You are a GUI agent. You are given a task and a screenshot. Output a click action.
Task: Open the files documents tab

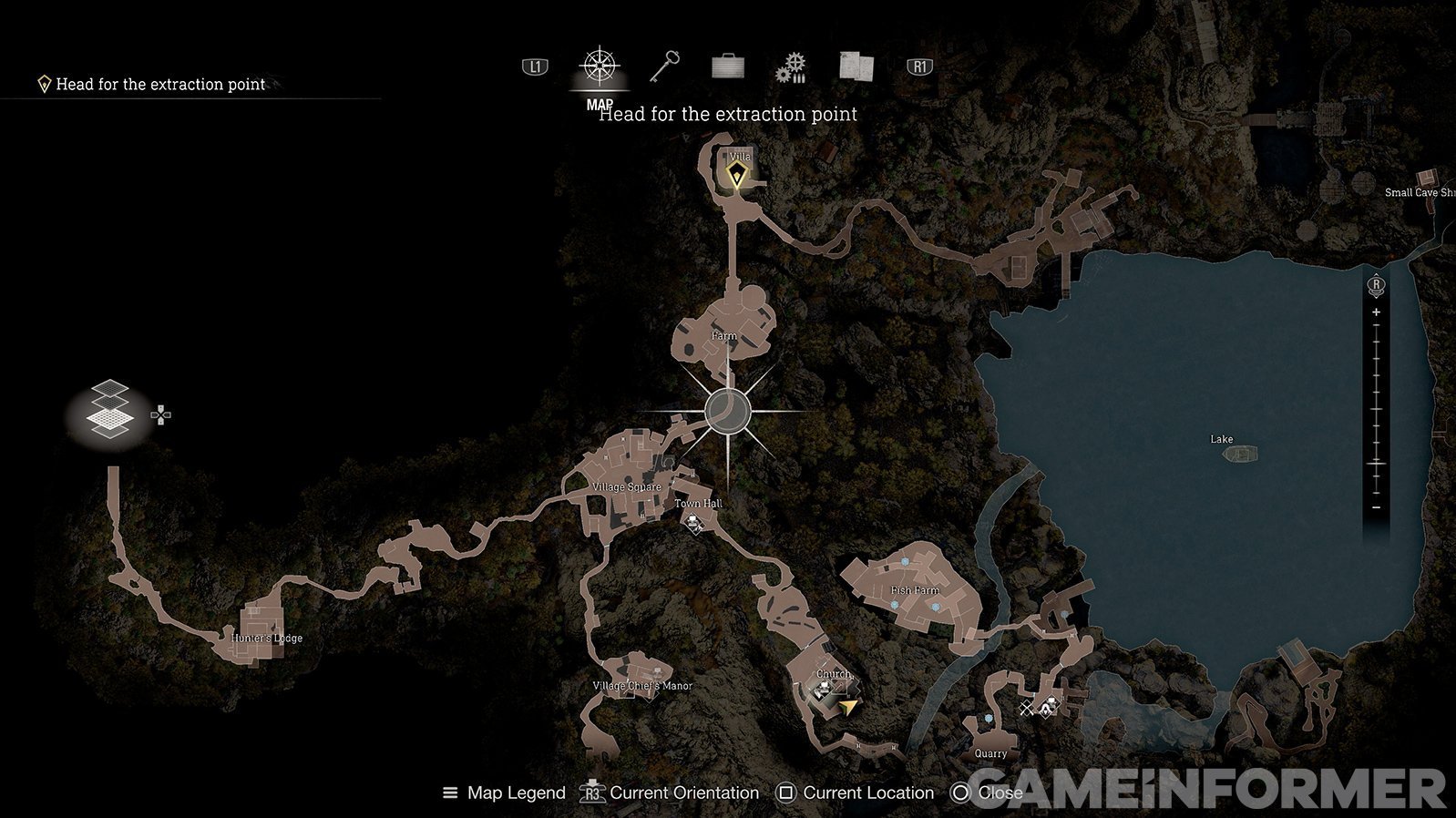pos(856,66)
